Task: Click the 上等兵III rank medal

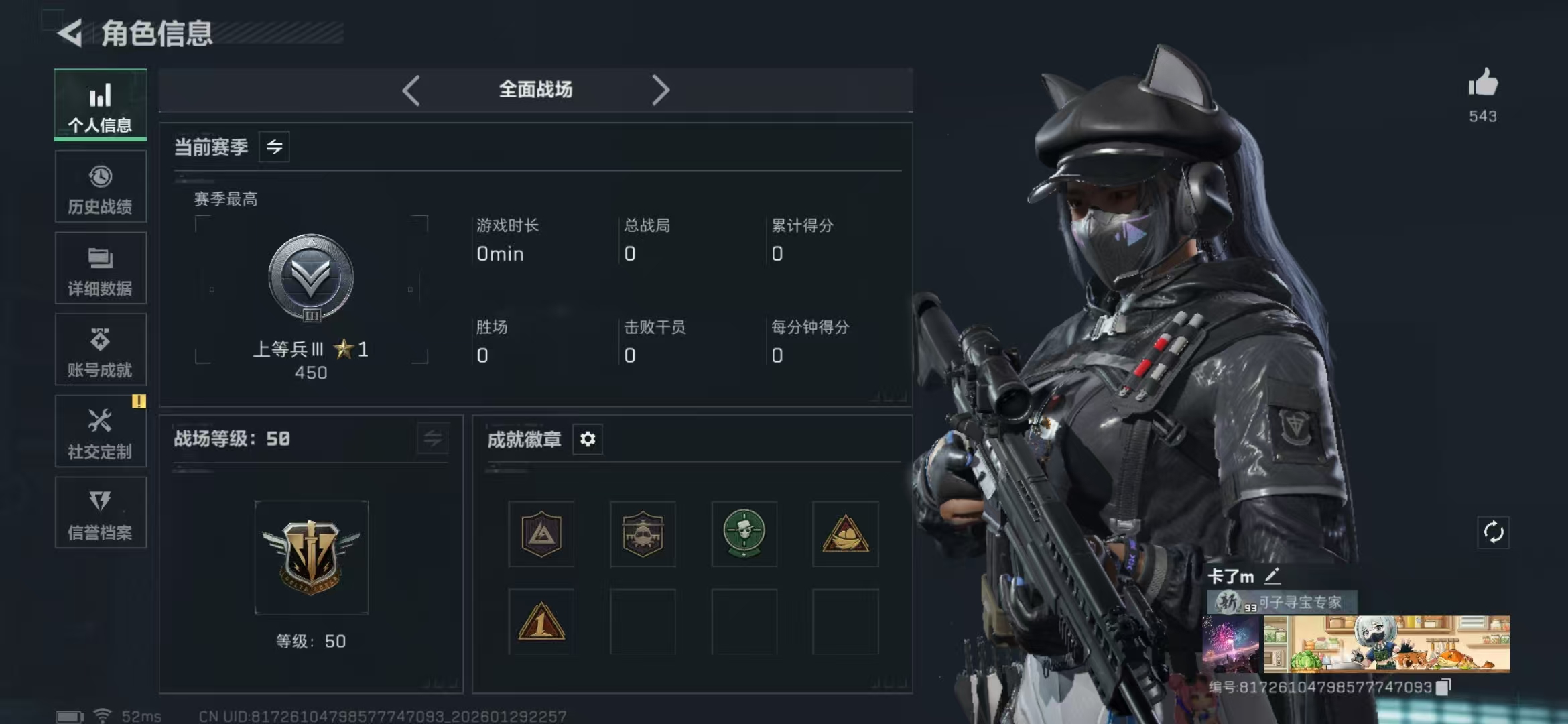Action: click(x=310, y=277)
